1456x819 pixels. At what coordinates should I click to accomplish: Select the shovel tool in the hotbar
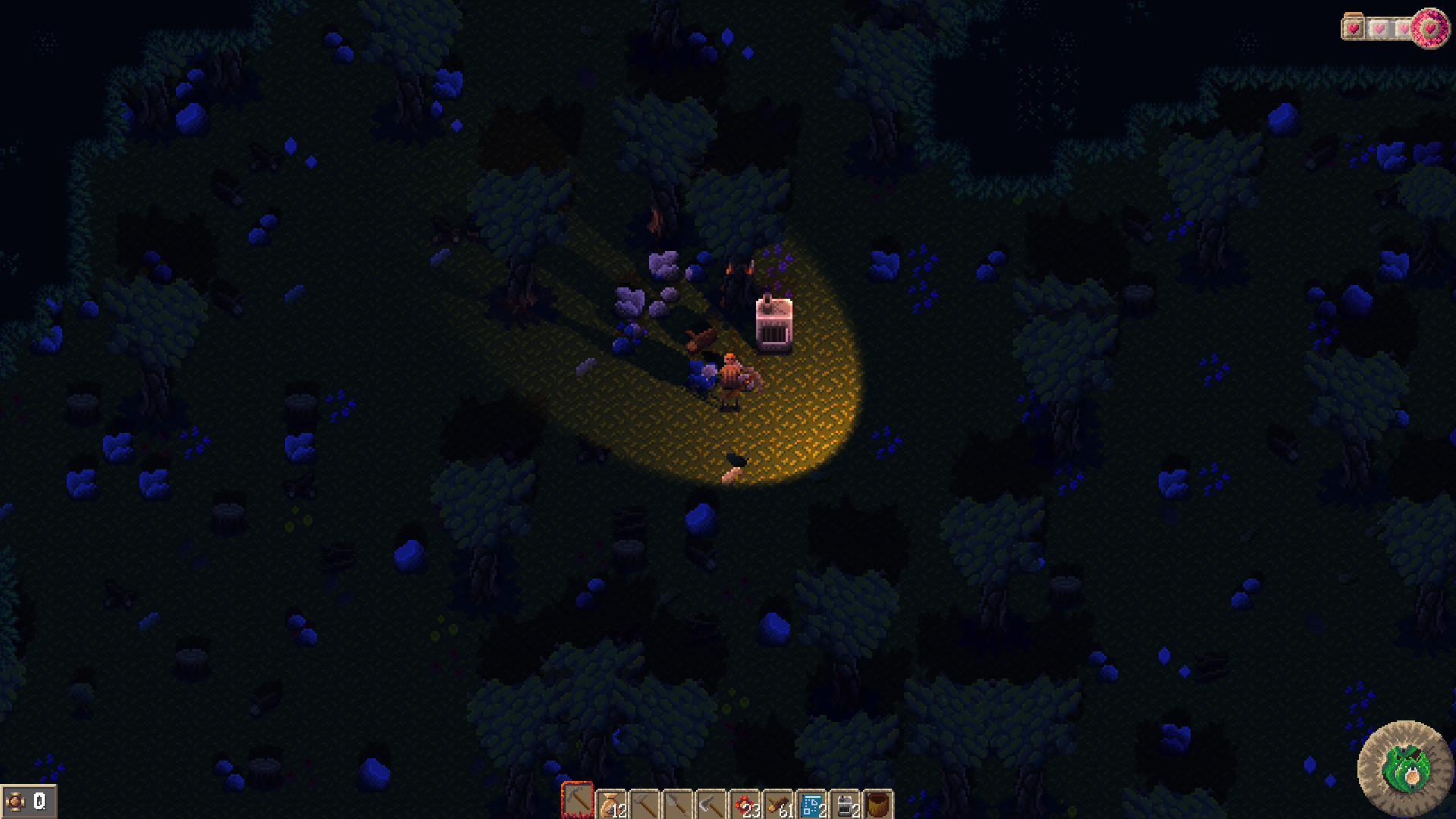pos(678,802)
